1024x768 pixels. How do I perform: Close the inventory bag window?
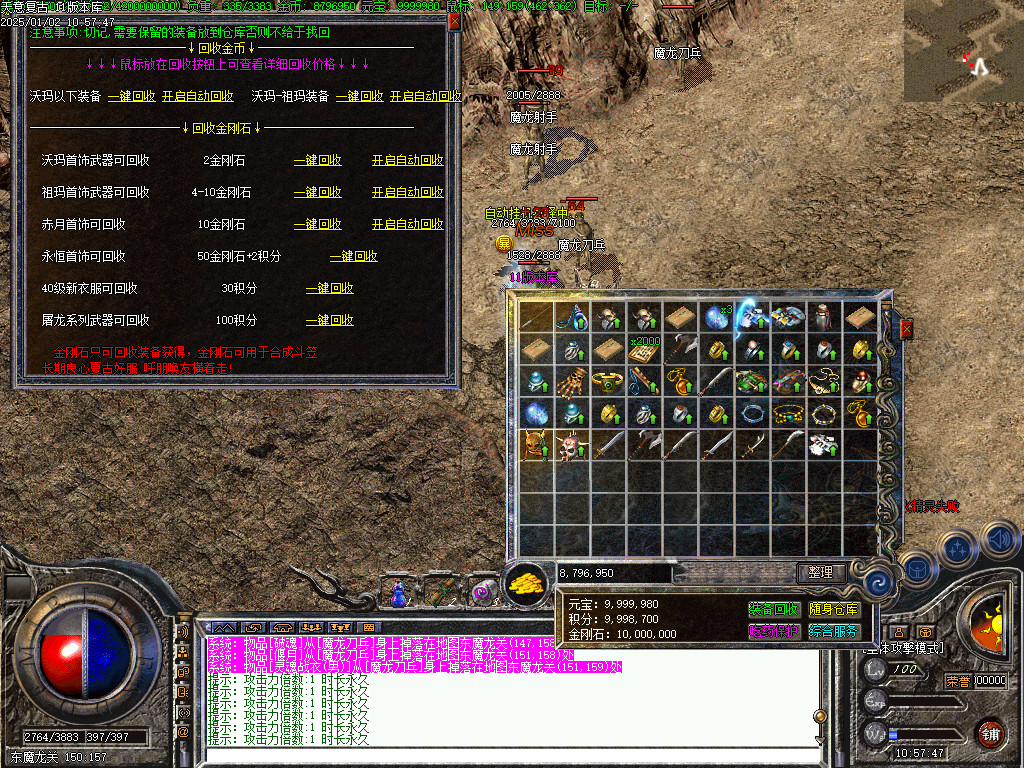[x=906, y=329]
